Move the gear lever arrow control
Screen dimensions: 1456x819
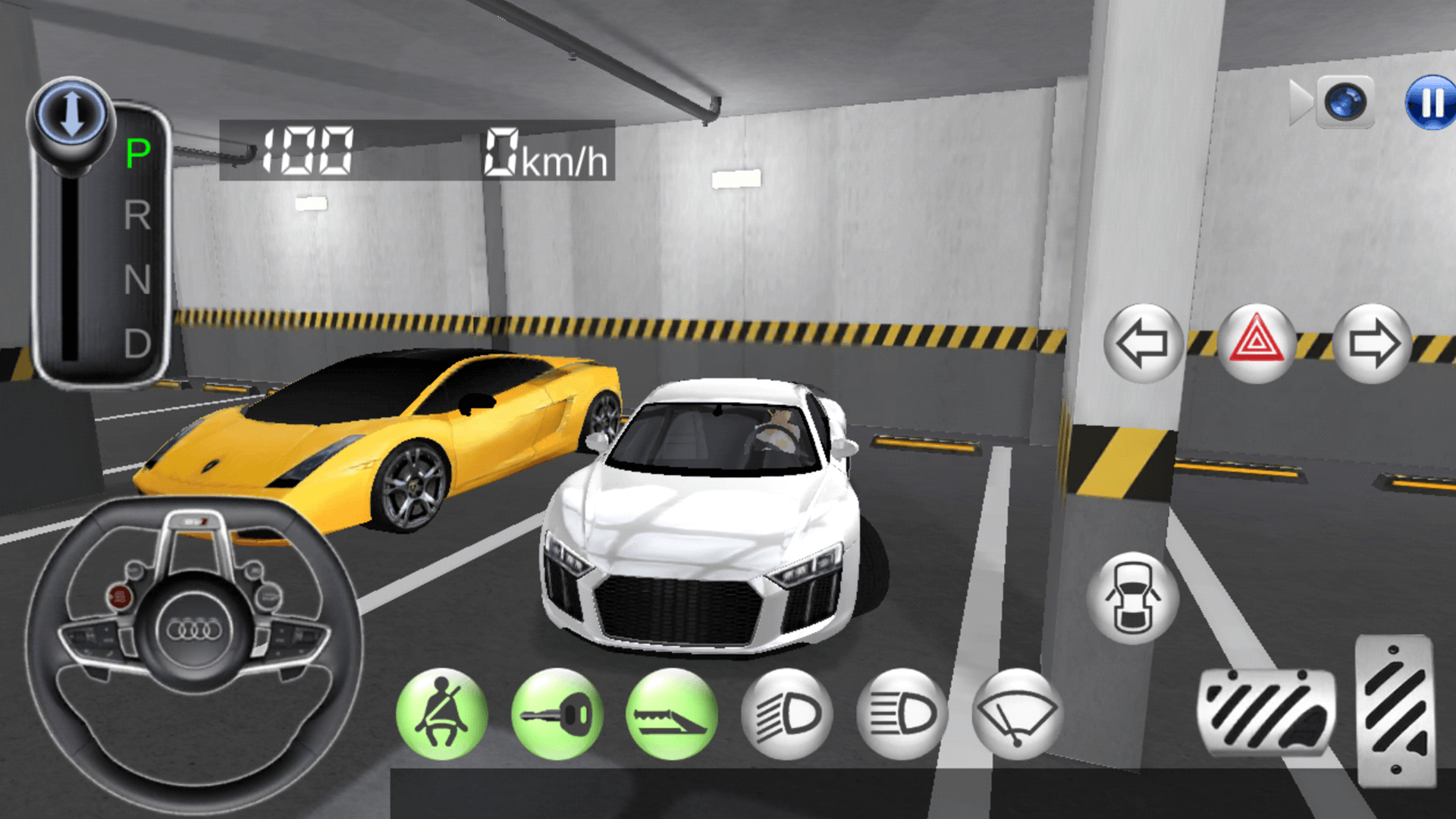click(71, 111)
